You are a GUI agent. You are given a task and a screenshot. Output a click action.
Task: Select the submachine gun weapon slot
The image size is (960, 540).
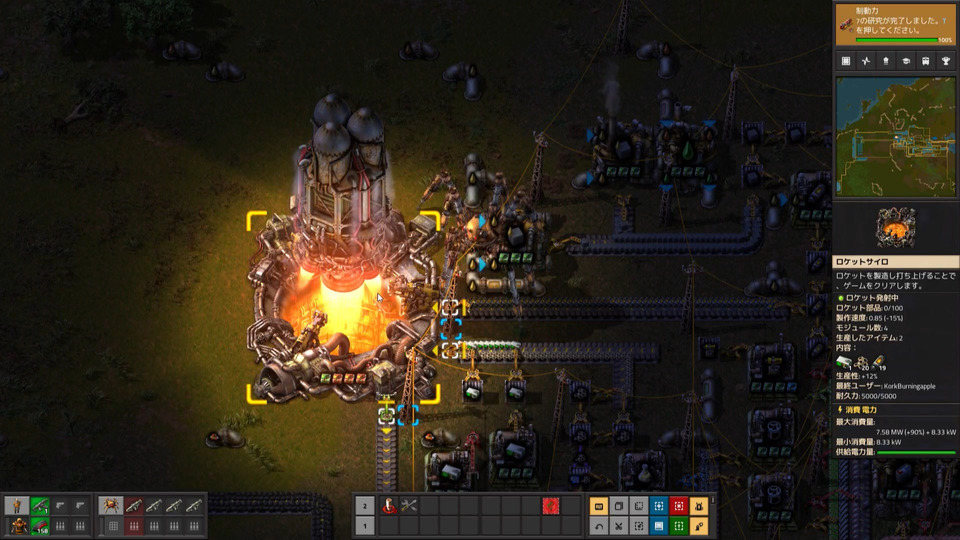point(40,506)
